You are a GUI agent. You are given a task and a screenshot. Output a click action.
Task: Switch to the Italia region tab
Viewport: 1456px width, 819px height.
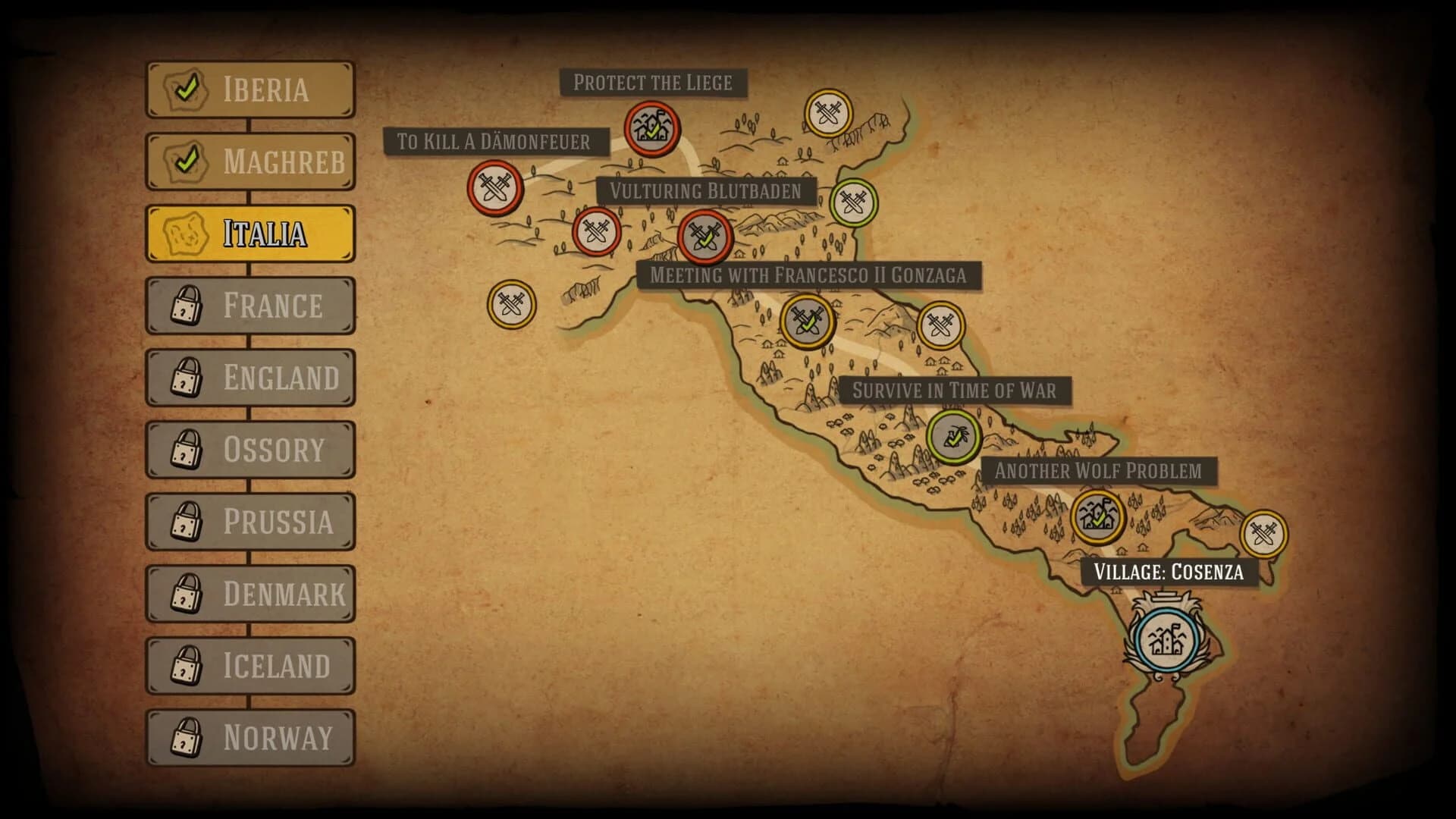click(250, 234)
